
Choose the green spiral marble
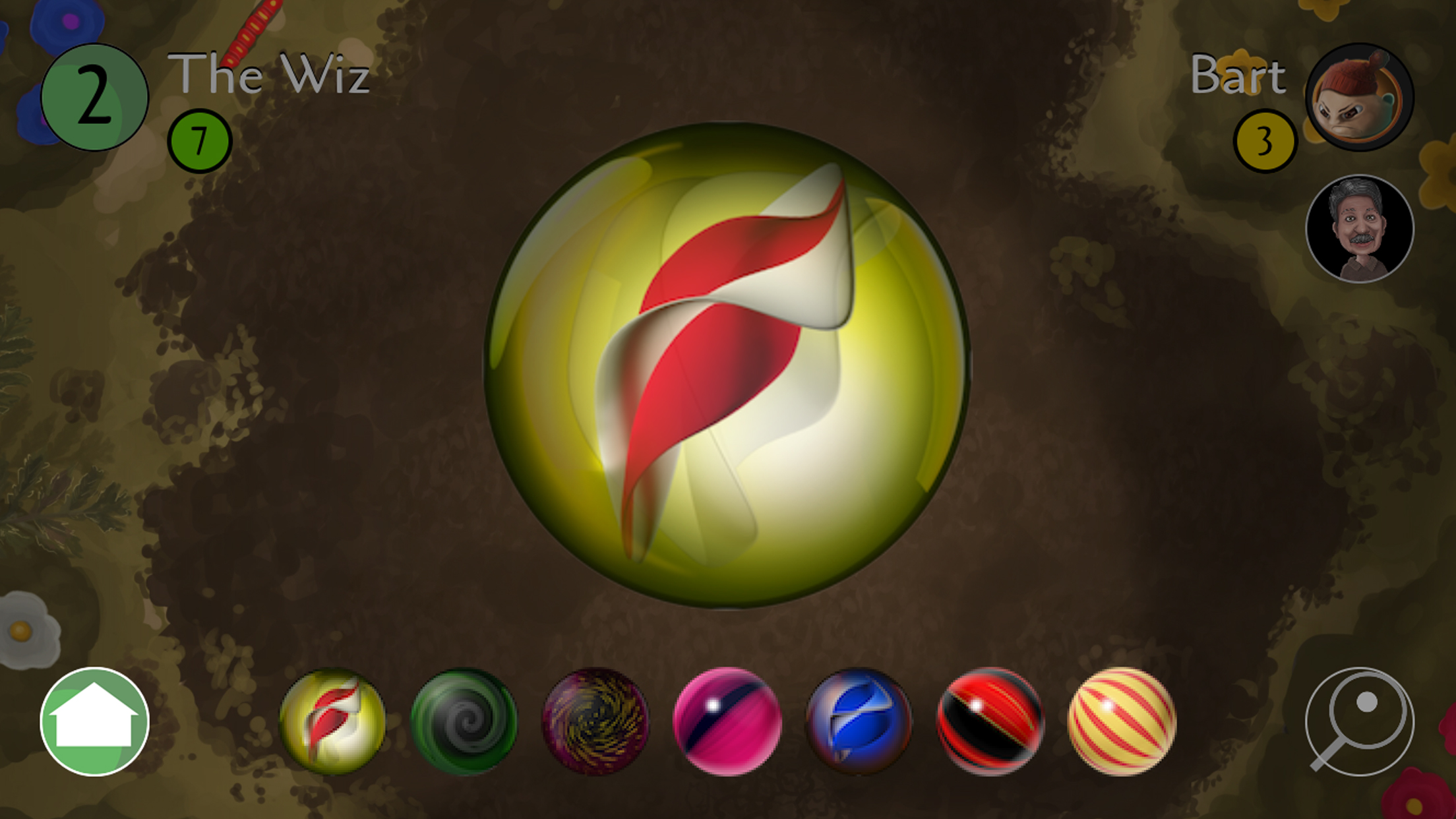click(464, 721)
